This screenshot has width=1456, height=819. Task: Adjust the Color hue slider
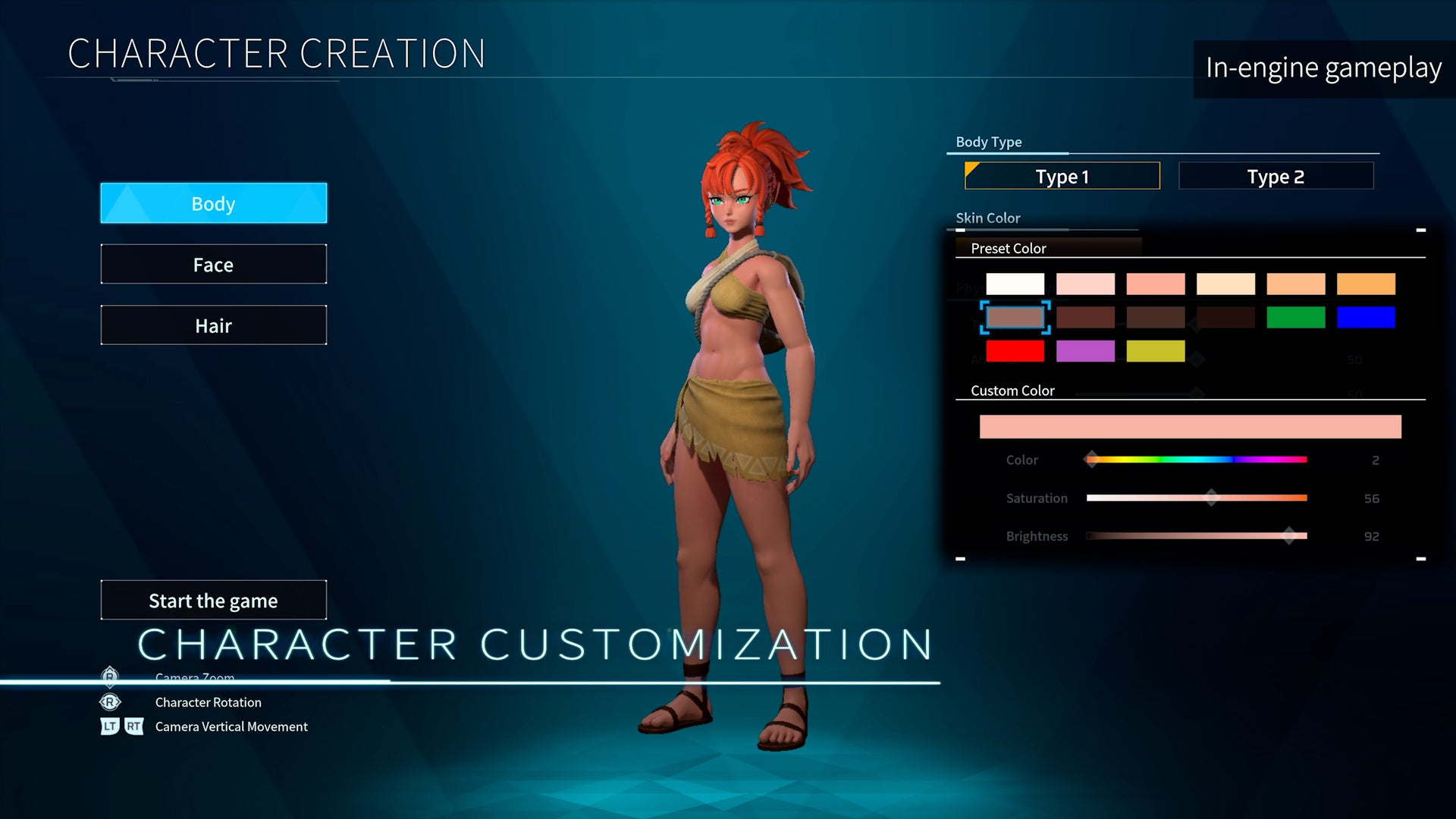click(x=1092, y=460)
